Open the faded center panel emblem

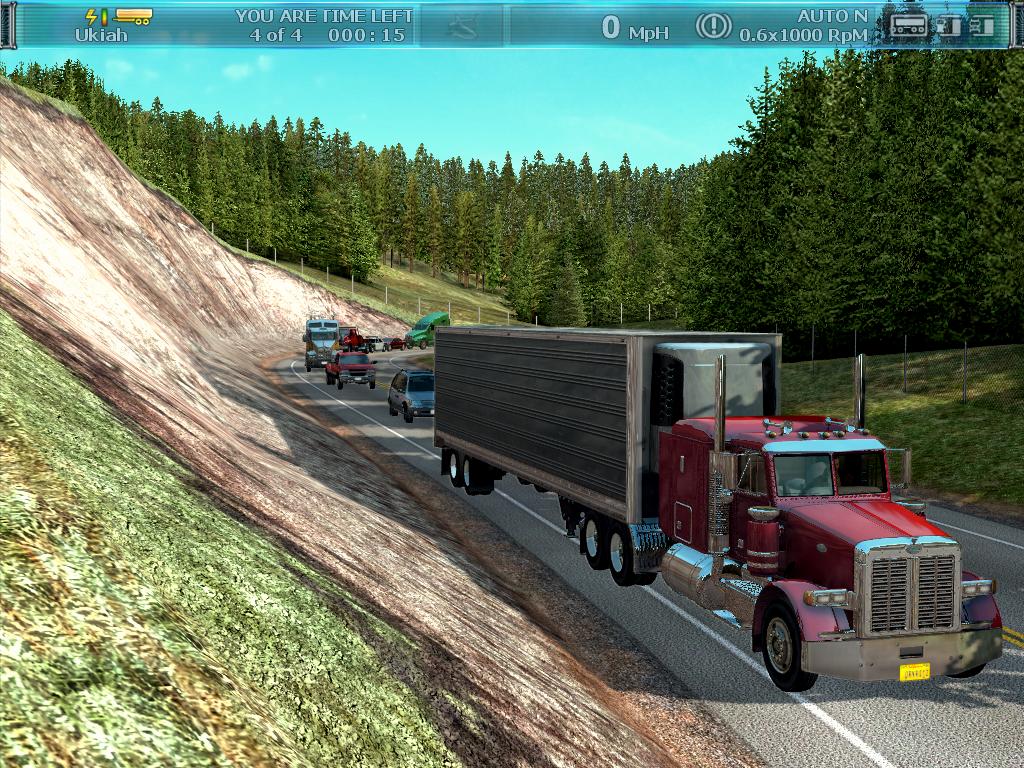click(461, 27)
